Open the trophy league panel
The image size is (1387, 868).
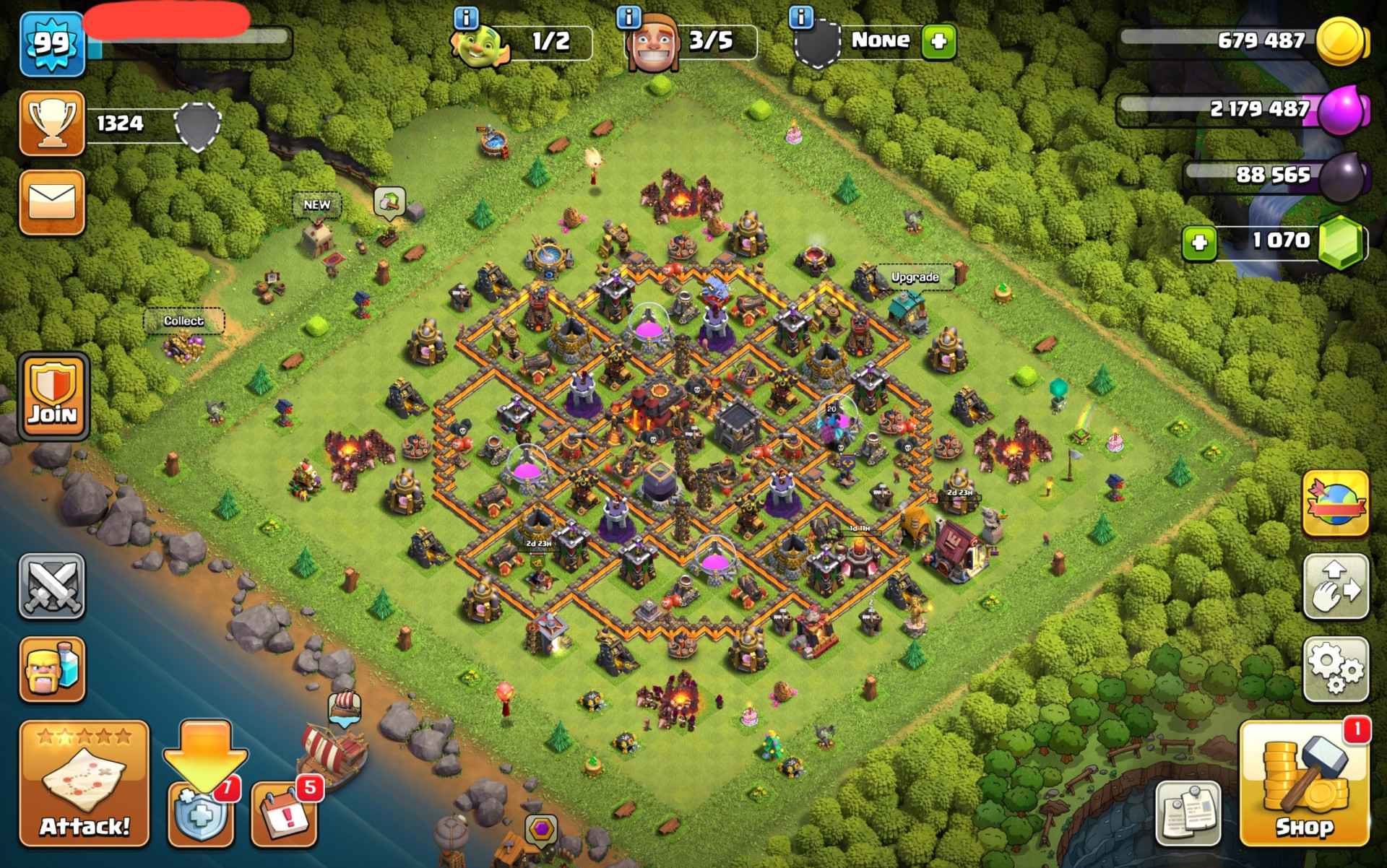click(52, 123)
